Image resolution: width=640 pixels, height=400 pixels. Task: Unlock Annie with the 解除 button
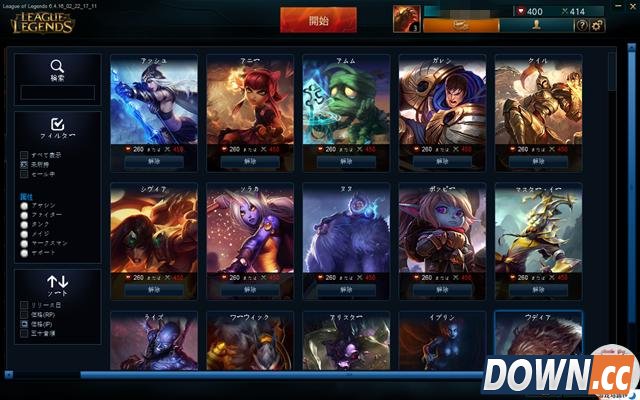click(249, 160)
